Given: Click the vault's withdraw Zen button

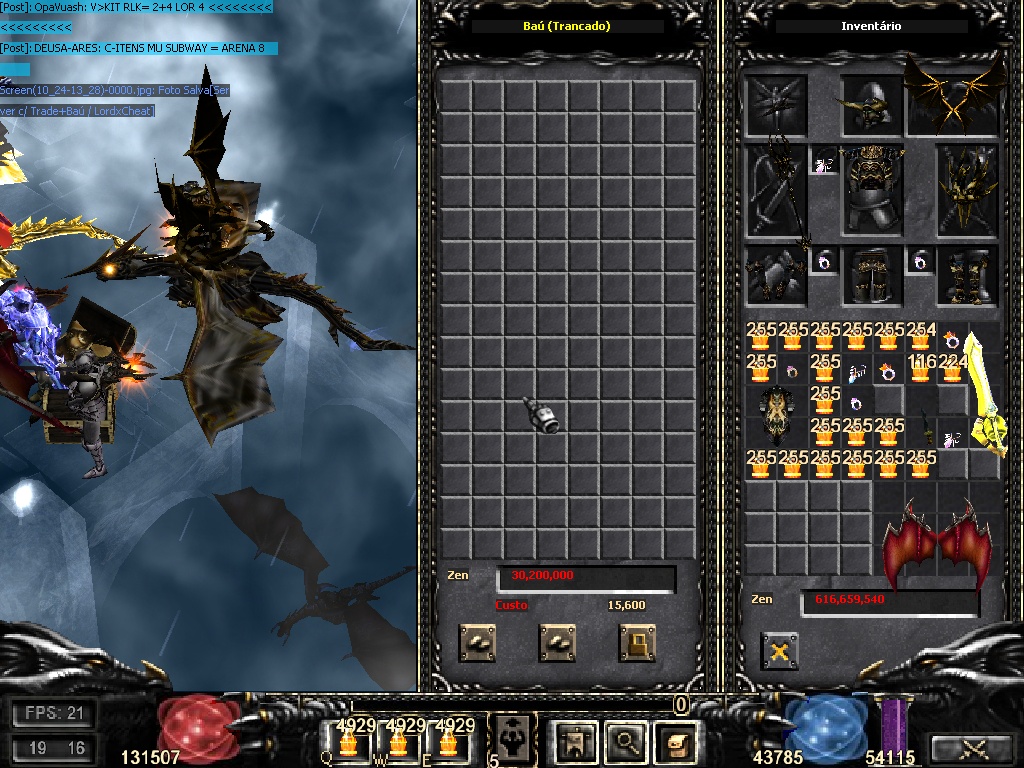Looking at the screenshot, I should click(x=557, y=643).
